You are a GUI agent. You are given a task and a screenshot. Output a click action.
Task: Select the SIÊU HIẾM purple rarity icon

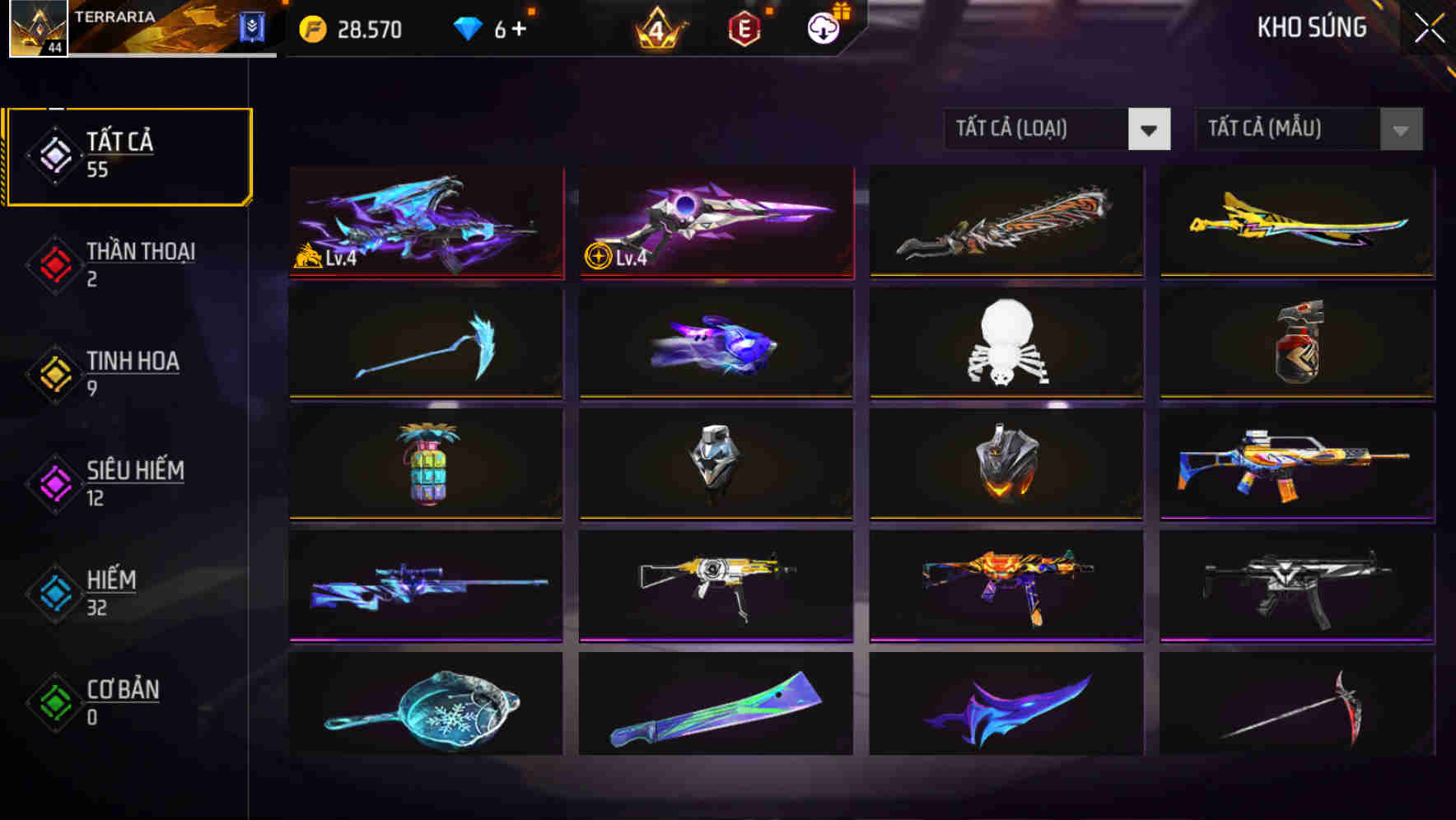[54, 482]
